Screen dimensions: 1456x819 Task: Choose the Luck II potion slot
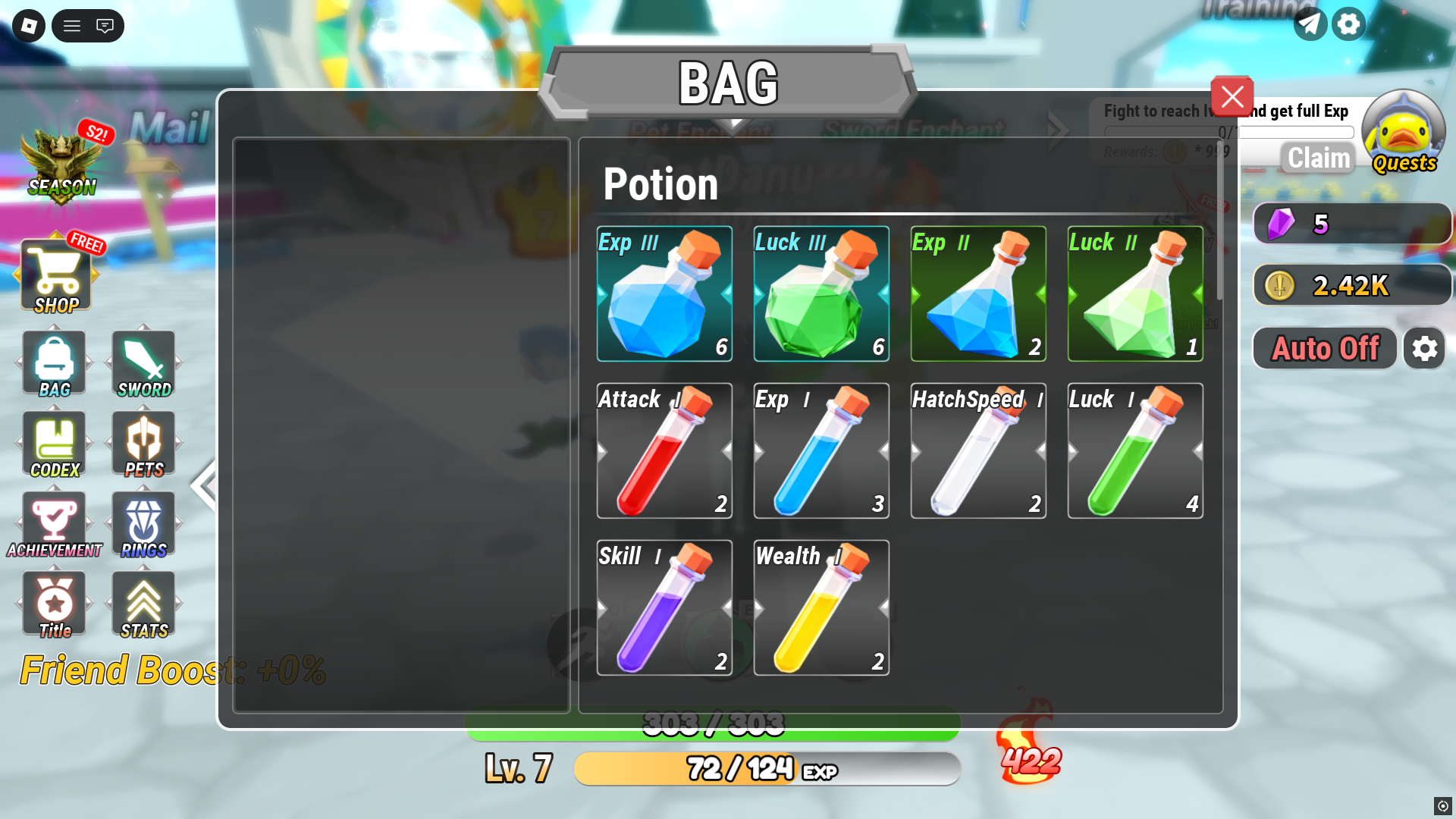tap(1135, 293)
